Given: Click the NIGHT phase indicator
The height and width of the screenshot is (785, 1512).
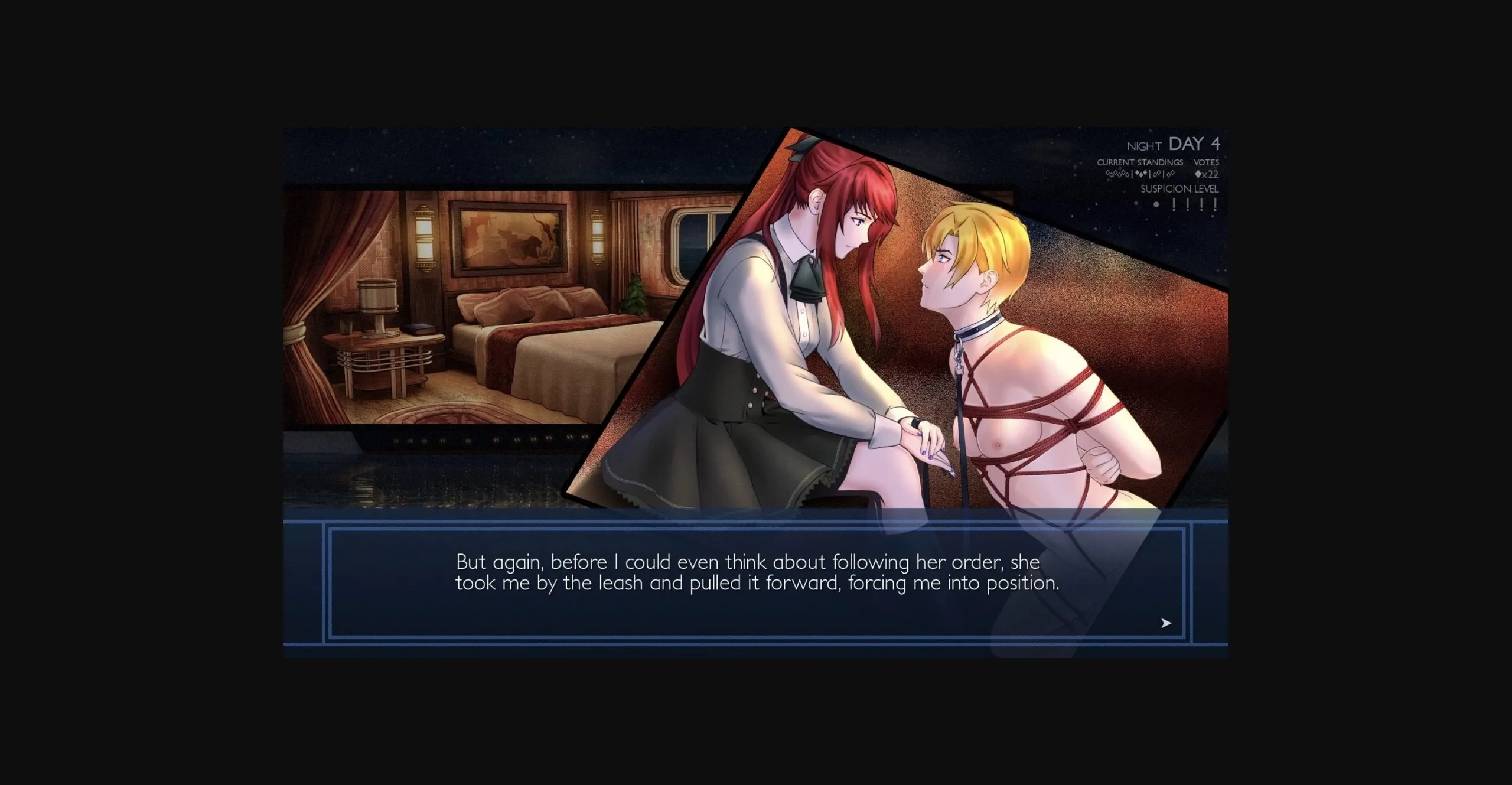Looking at the screenshot, I should 1144,145.
